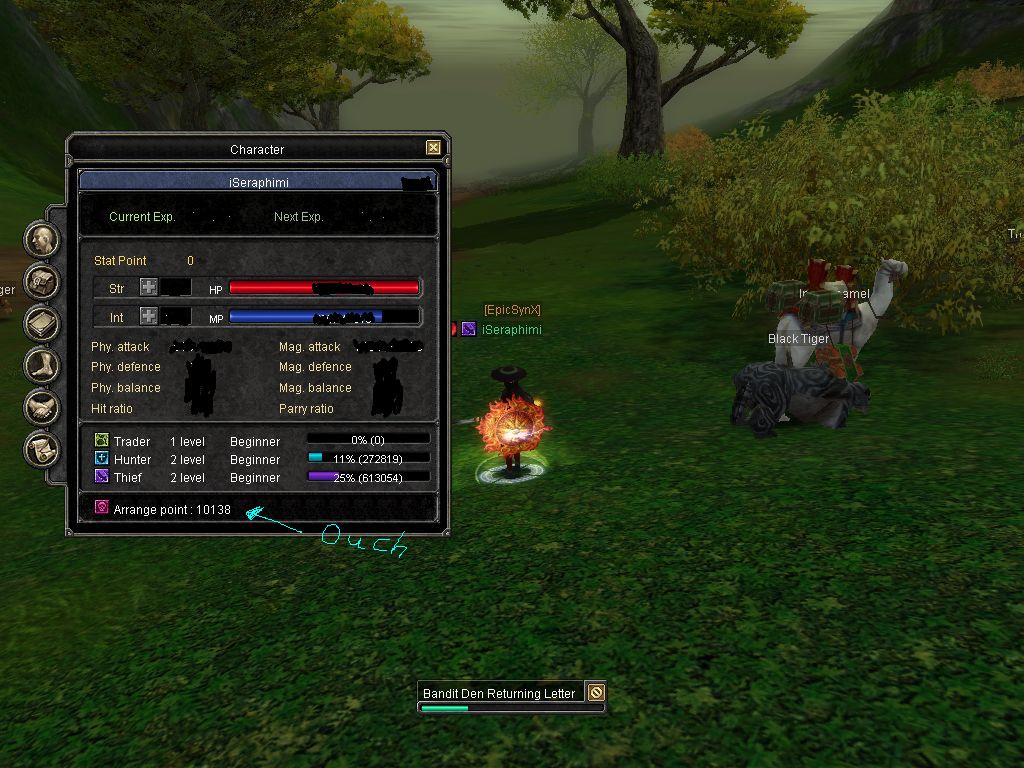The image size is (1024, 768).
Task: Open the foot icon side tab
Action: point(42,365)
